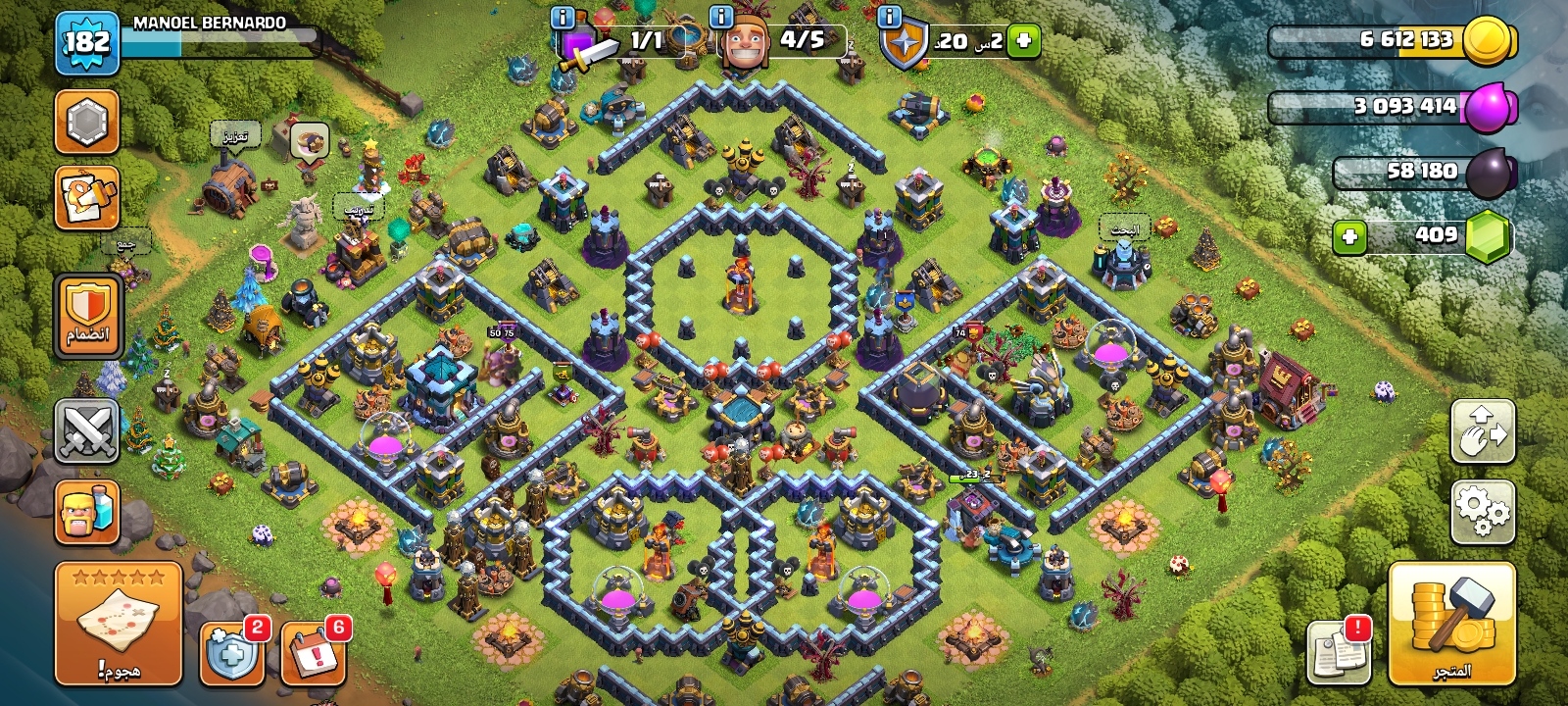This screenshot has height=706, width=1568.
Task: Show builder info for the 4/5 counter
Action: (721, 17)
